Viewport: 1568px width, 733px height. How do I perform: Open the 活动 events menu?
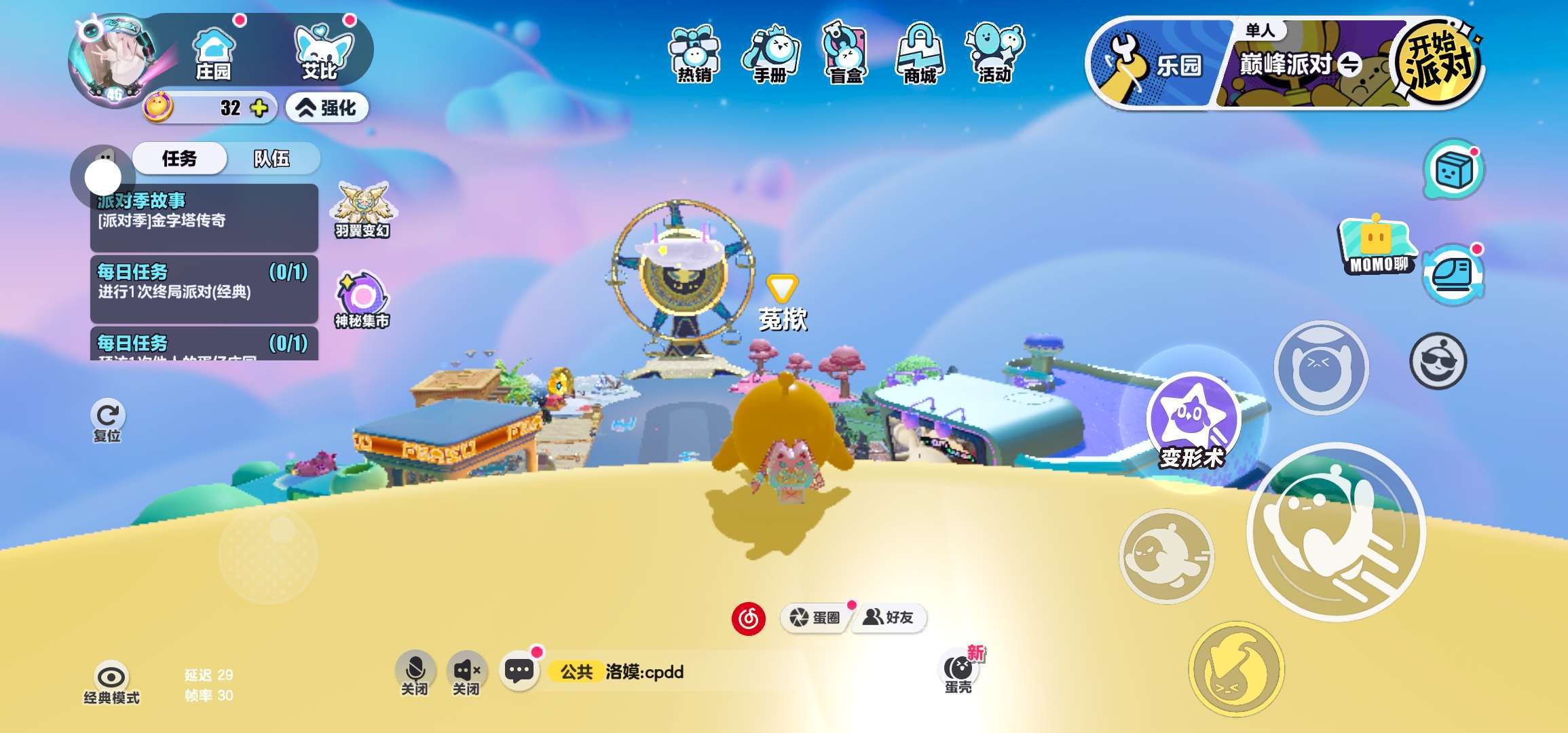click(x=994, y=54)
